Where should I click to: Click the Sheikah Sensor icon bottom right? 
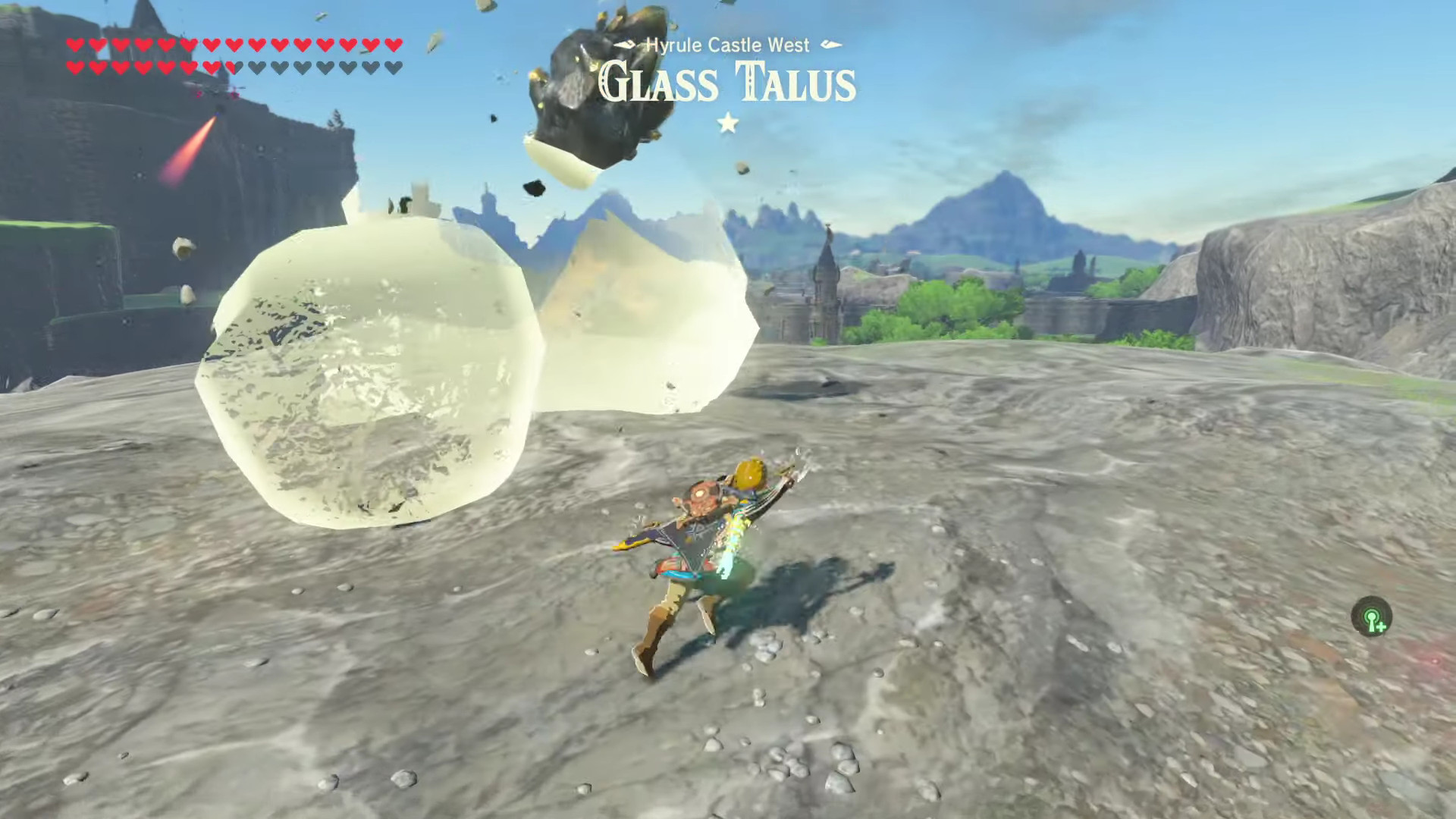1372,615
